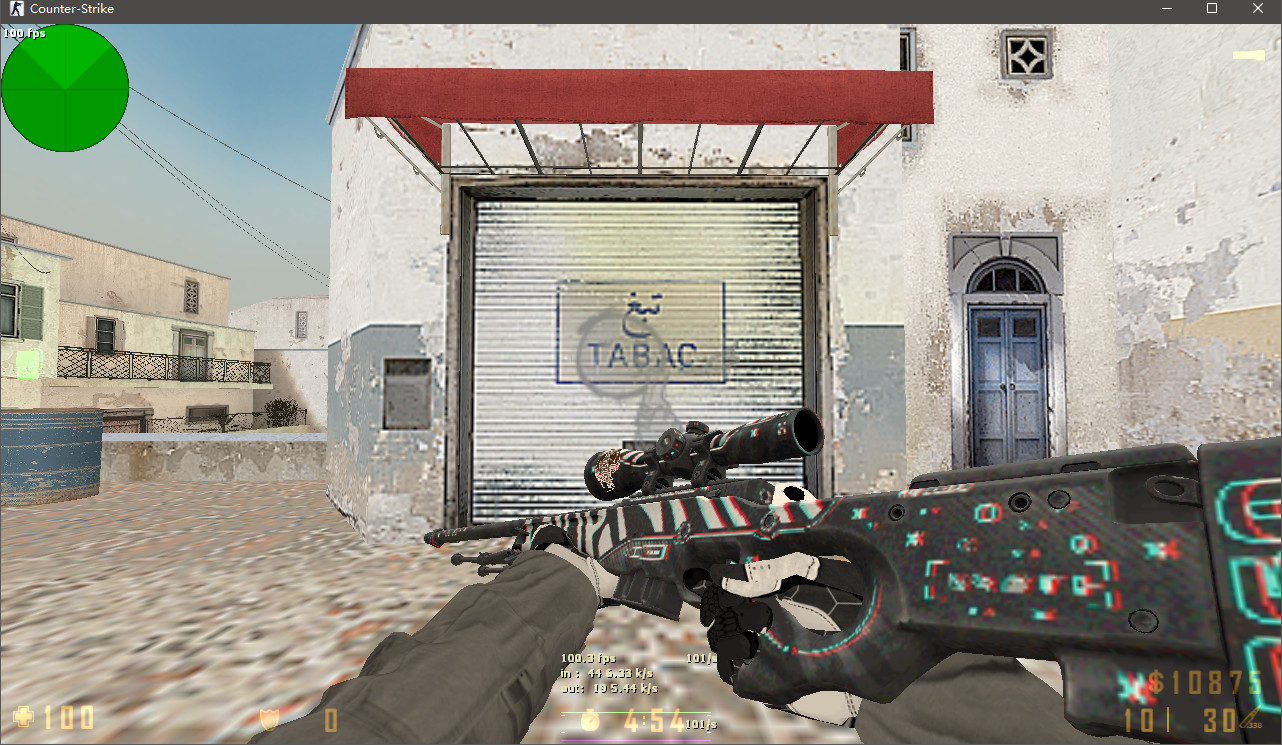Click the Counter-Strike icon in the title bar

click(x=15, y=9)
